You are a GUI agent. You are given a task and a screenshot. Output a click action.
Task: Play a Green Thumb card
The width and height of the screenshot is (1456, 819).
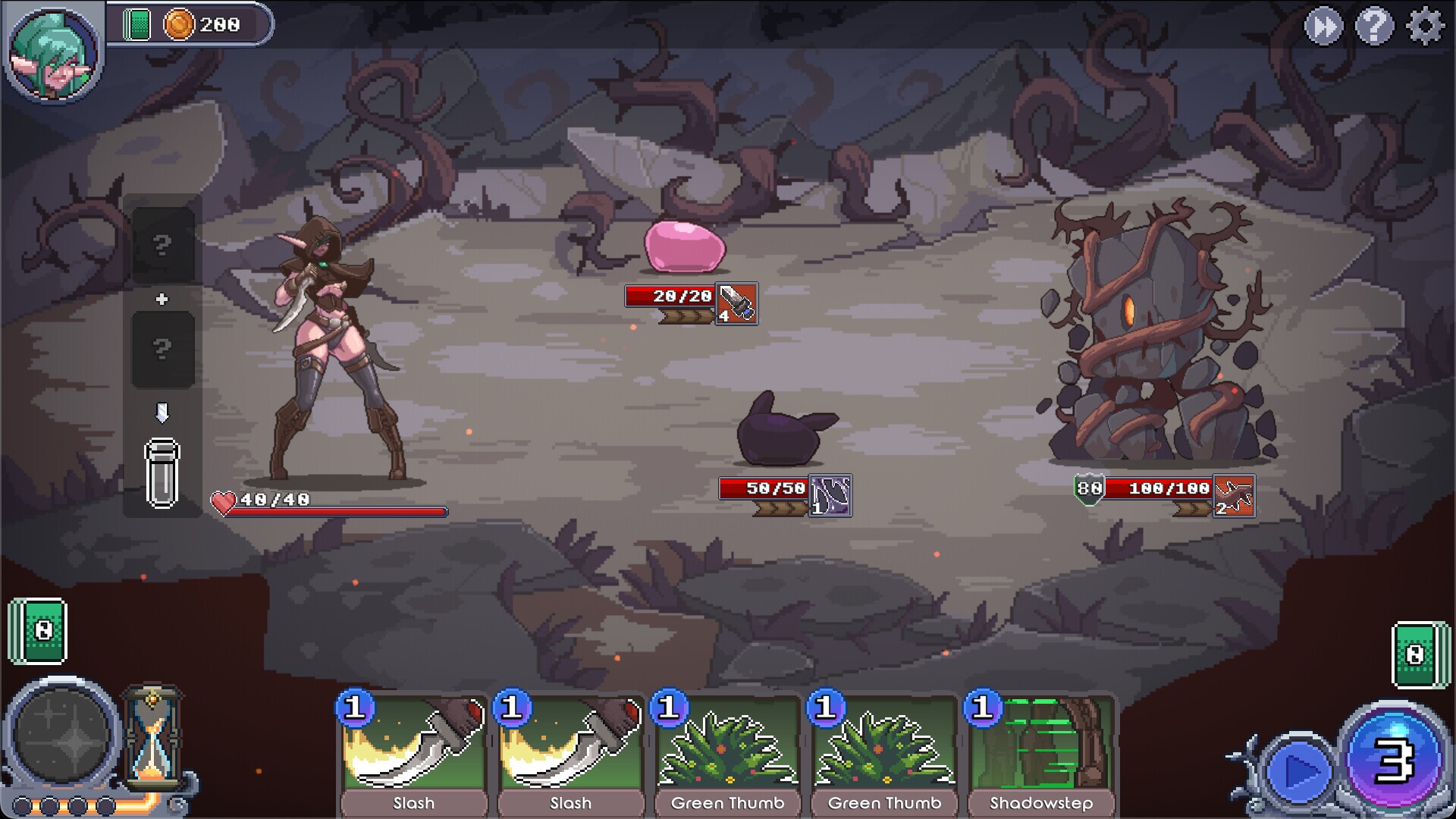[726, 751]
